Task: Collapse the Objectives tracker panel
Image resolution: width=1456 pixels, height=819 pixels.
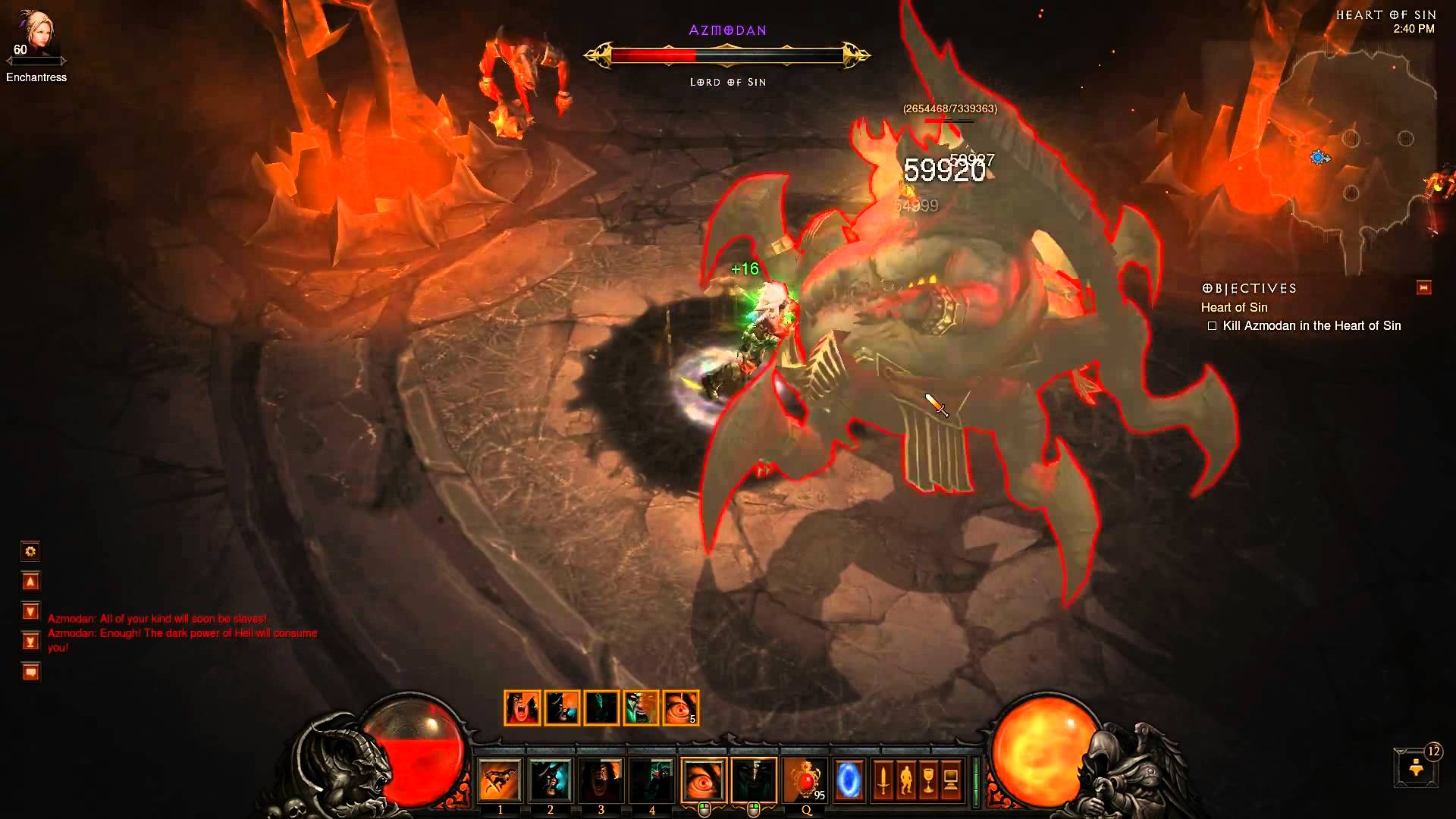Action: click(x=1423, y=287)
